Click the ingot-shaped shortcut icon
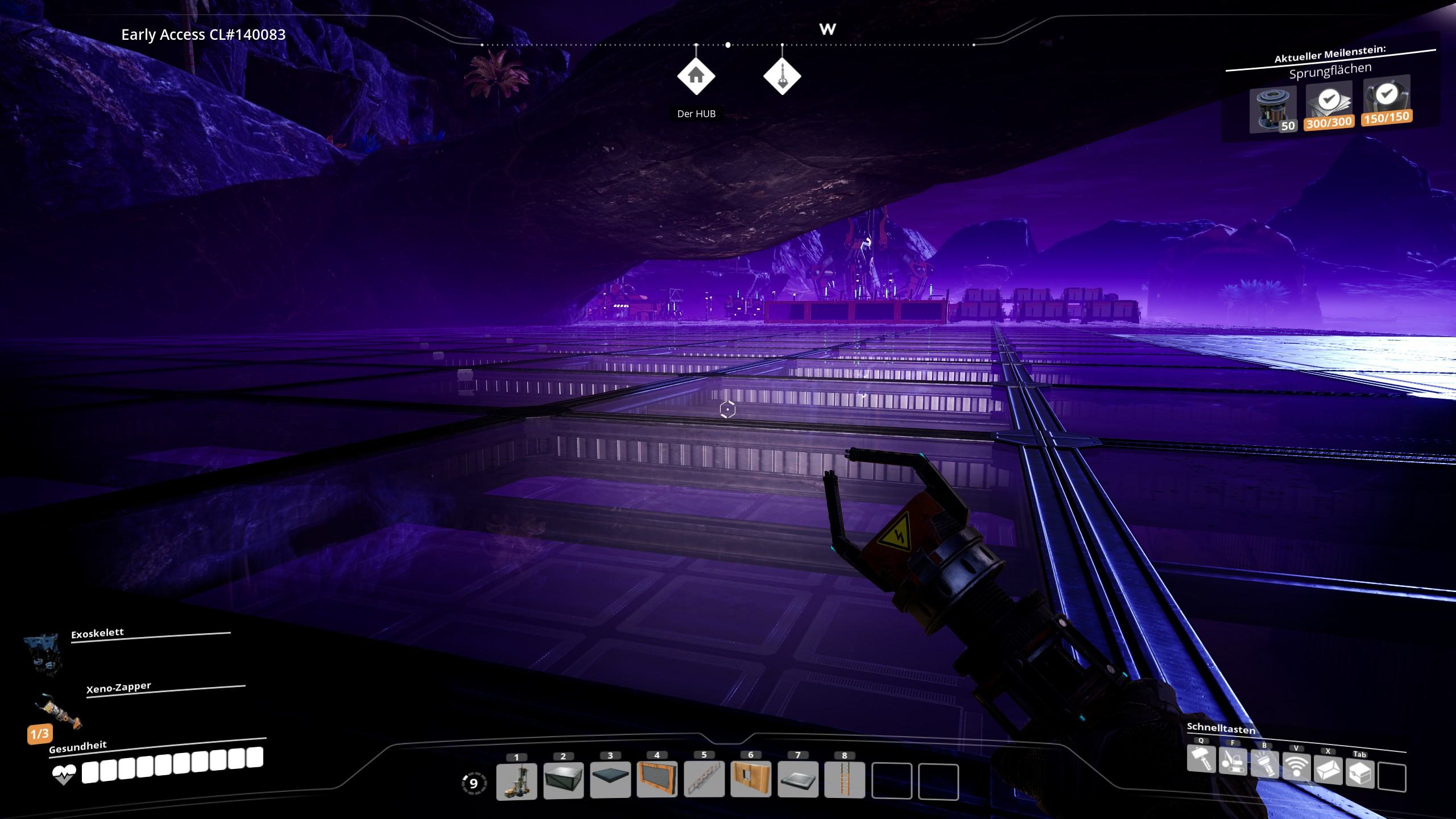Viewport: 1456px width, 819px height. pyautogui.click(x=1328, y=770)
